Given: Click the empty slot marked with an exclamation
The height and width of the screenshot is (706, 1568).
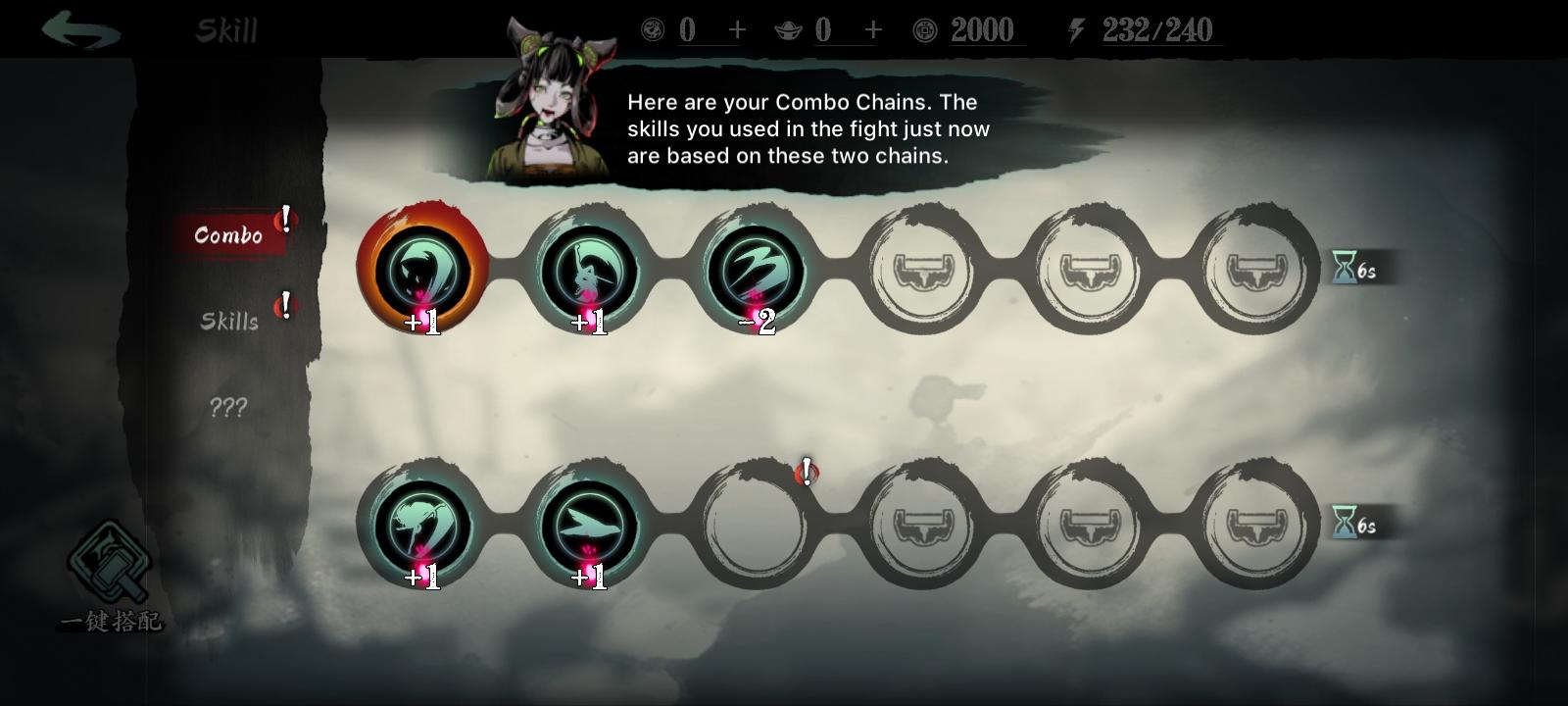Looking at the screenshot, I should pos(758,527).
